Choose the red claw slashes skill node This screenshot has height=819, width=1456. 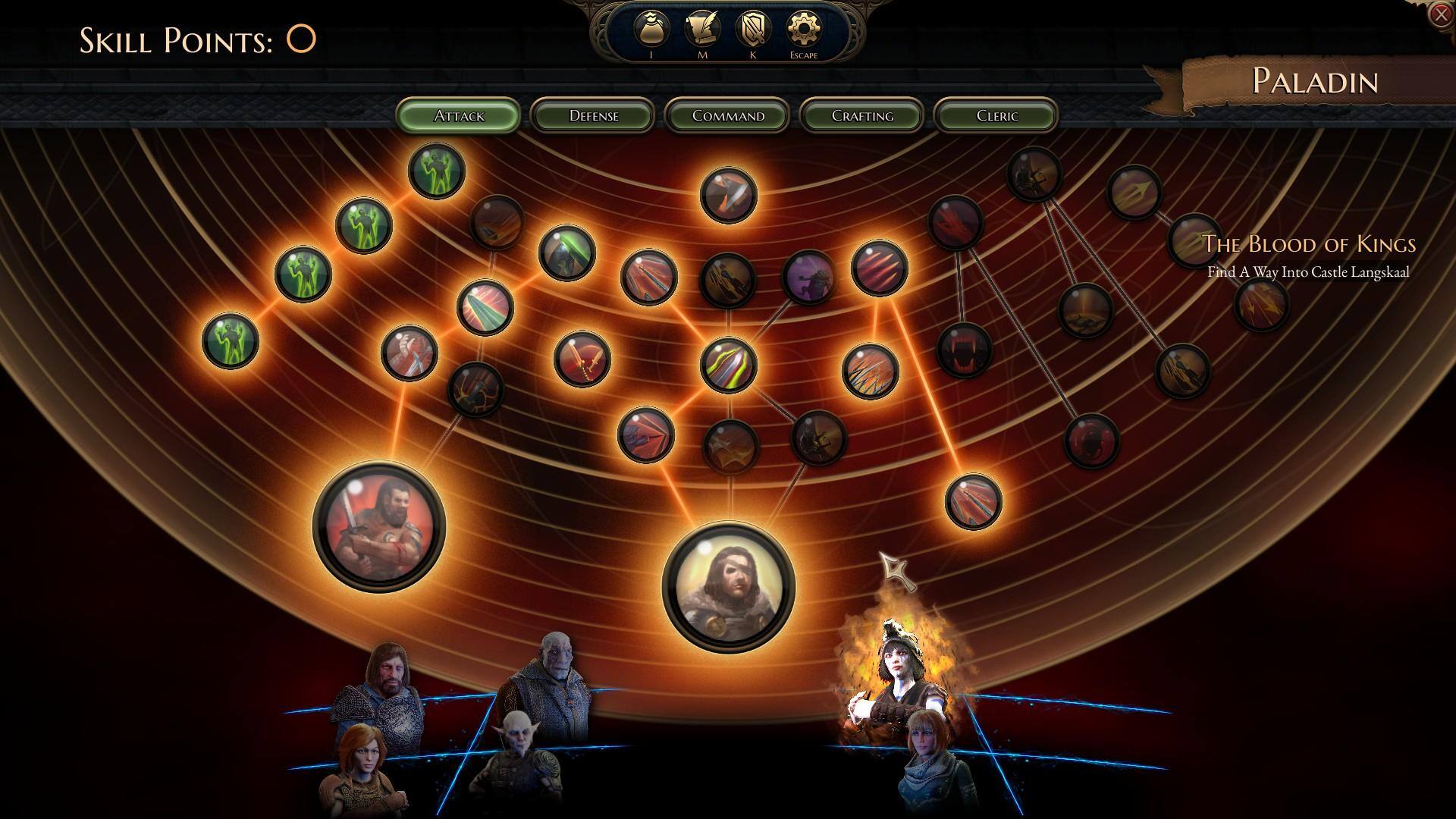[880, 268]
